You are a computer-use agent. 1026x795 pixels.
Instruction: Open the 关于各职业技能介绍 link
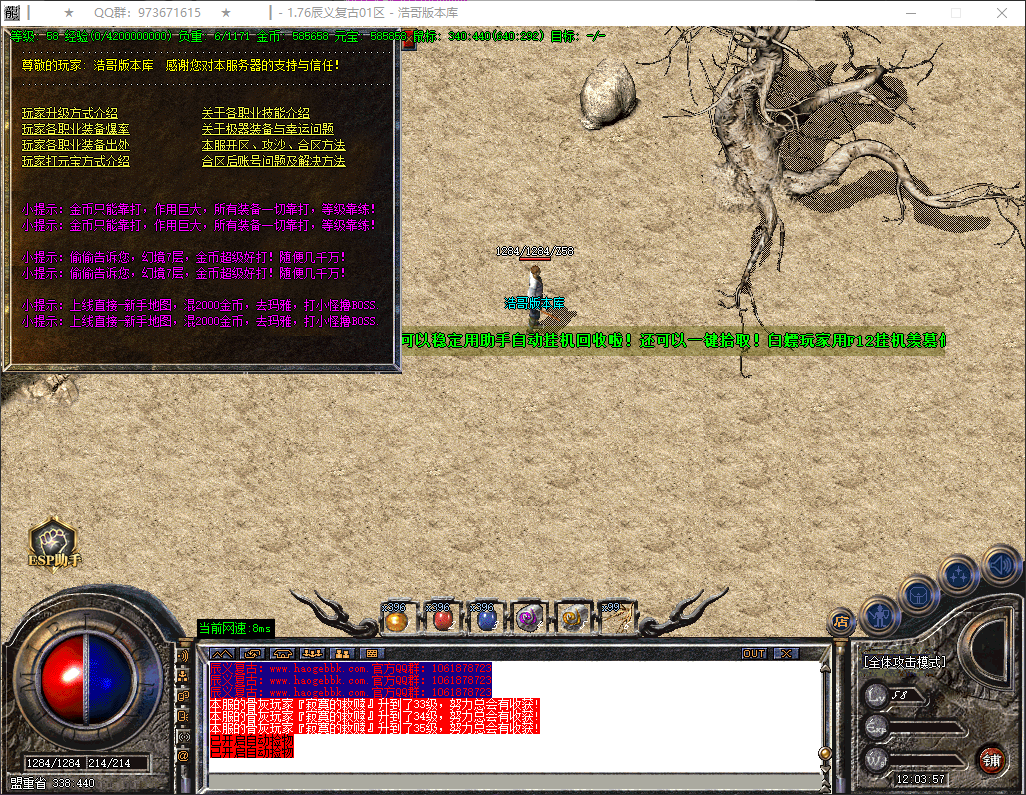pos(256,113)
